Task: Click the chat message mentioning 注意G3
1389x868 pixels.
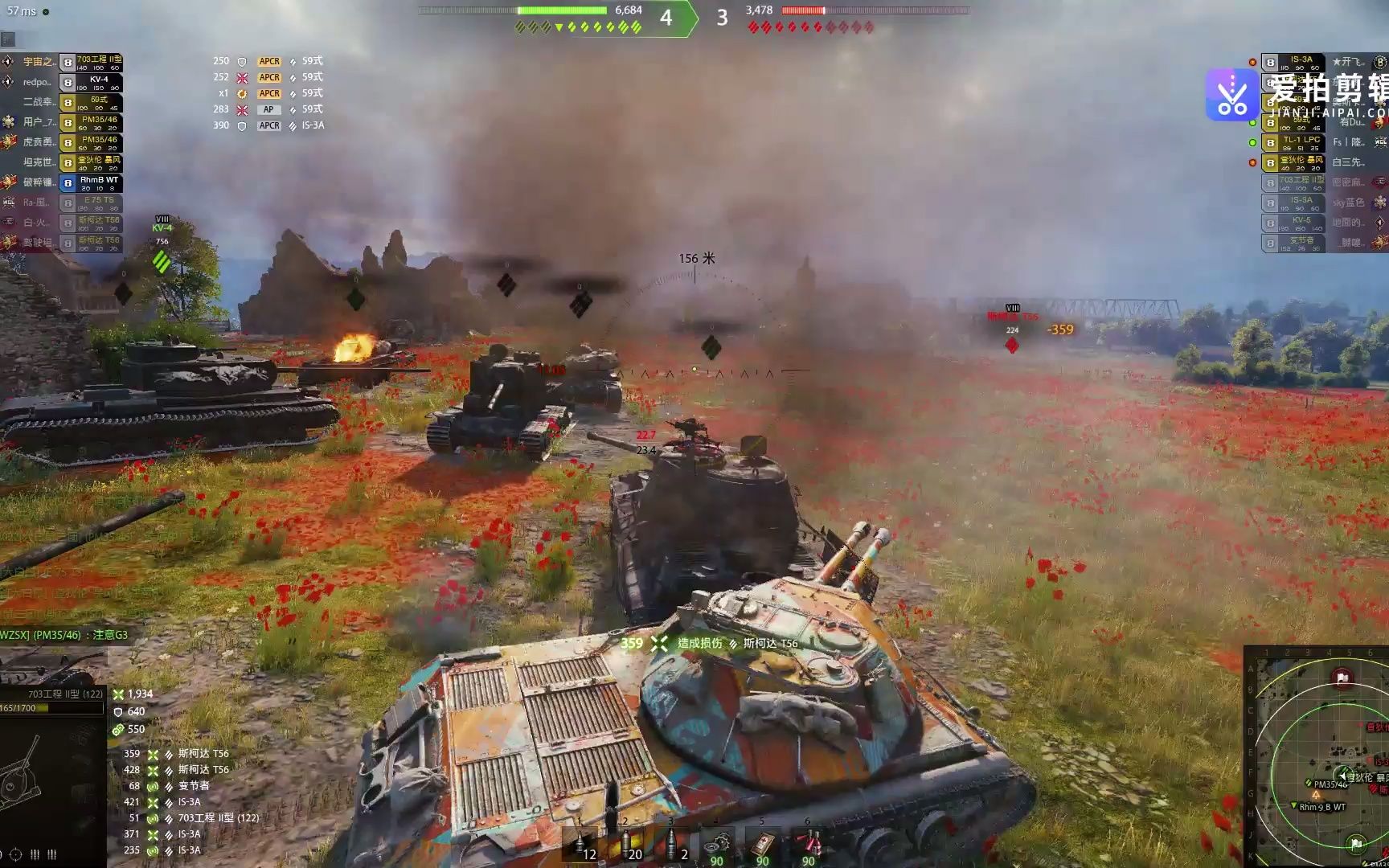Action: (64, 635)
